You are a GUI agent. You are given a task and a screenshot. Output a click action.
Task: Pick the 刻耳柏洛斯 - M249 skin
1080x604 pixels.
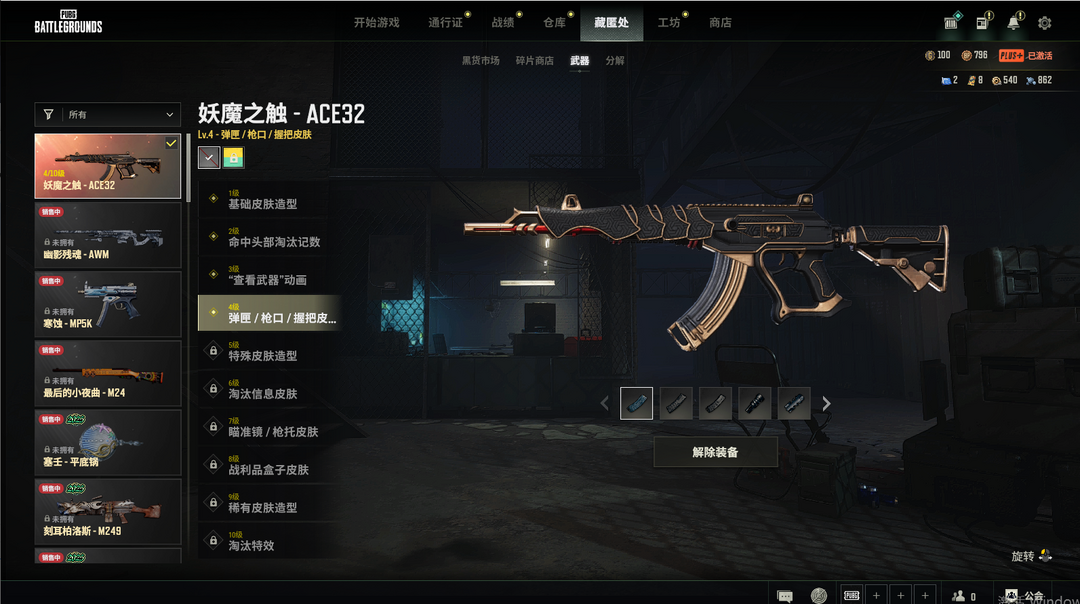[108, 511]
